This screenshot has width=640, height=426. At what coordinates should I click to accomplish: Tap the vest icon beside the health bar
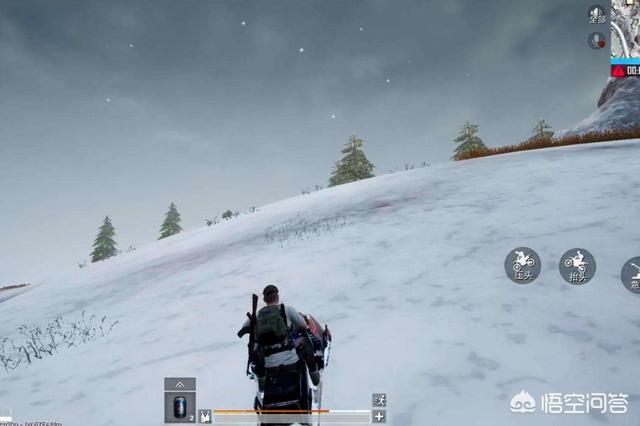click(205, 416)
